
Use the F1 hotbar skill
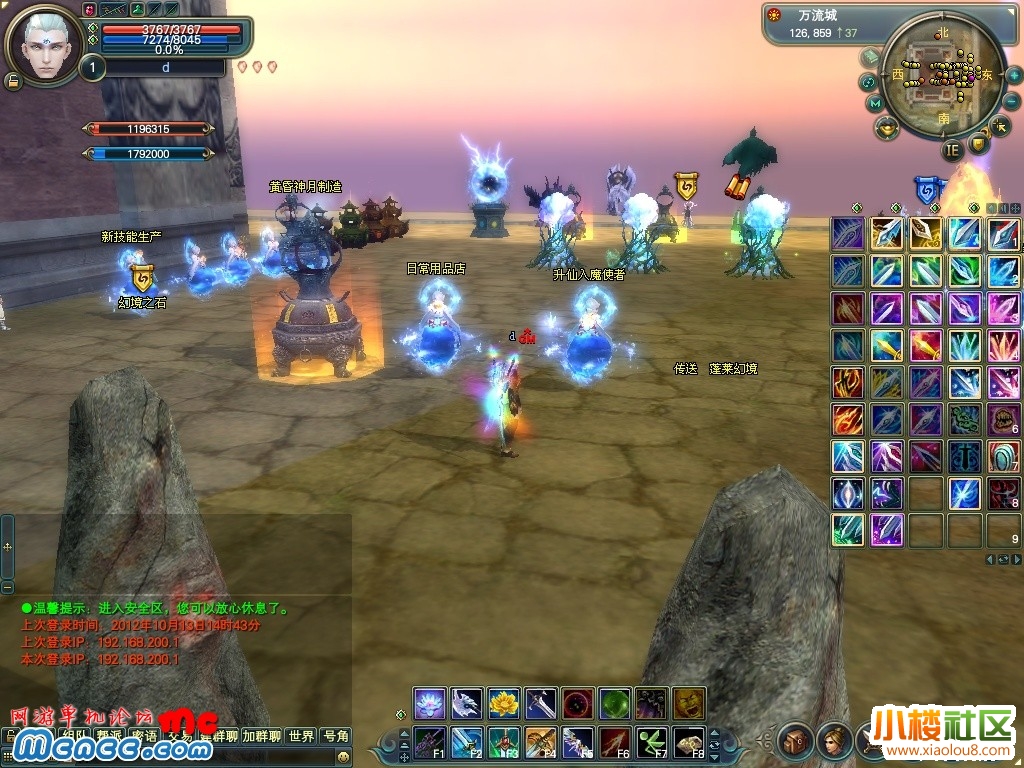tap(430, 743)
